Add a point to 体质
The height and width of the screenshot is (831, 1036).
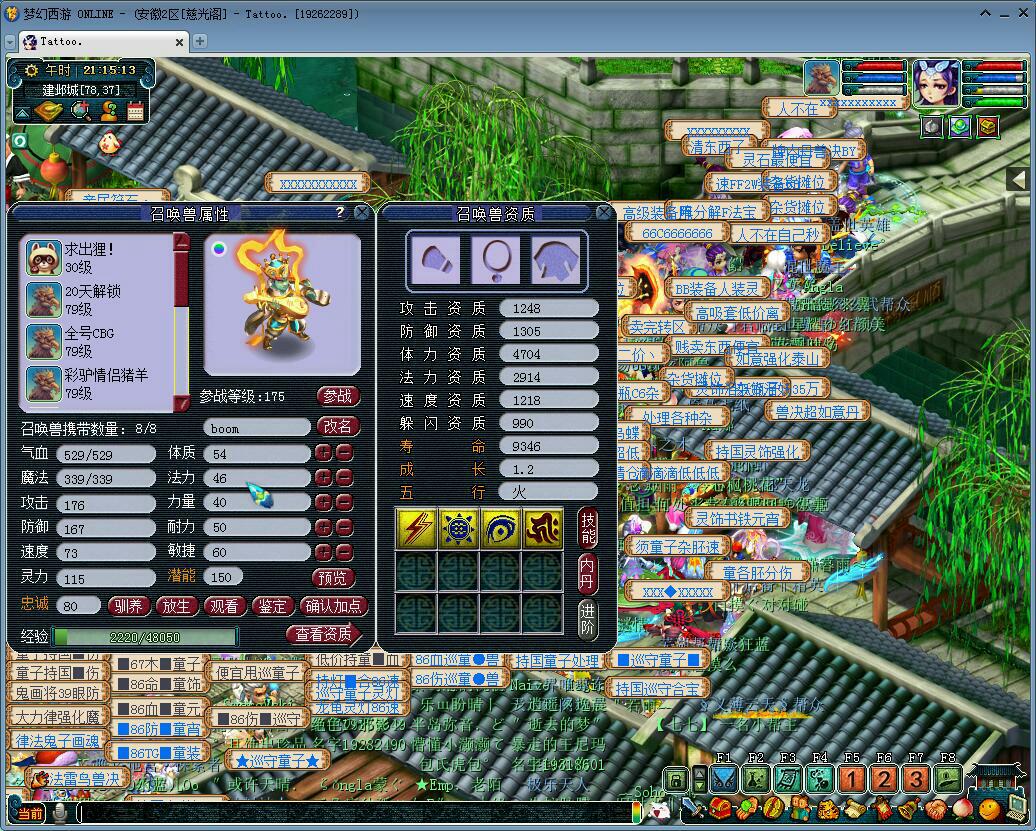(x=323, y=453)
